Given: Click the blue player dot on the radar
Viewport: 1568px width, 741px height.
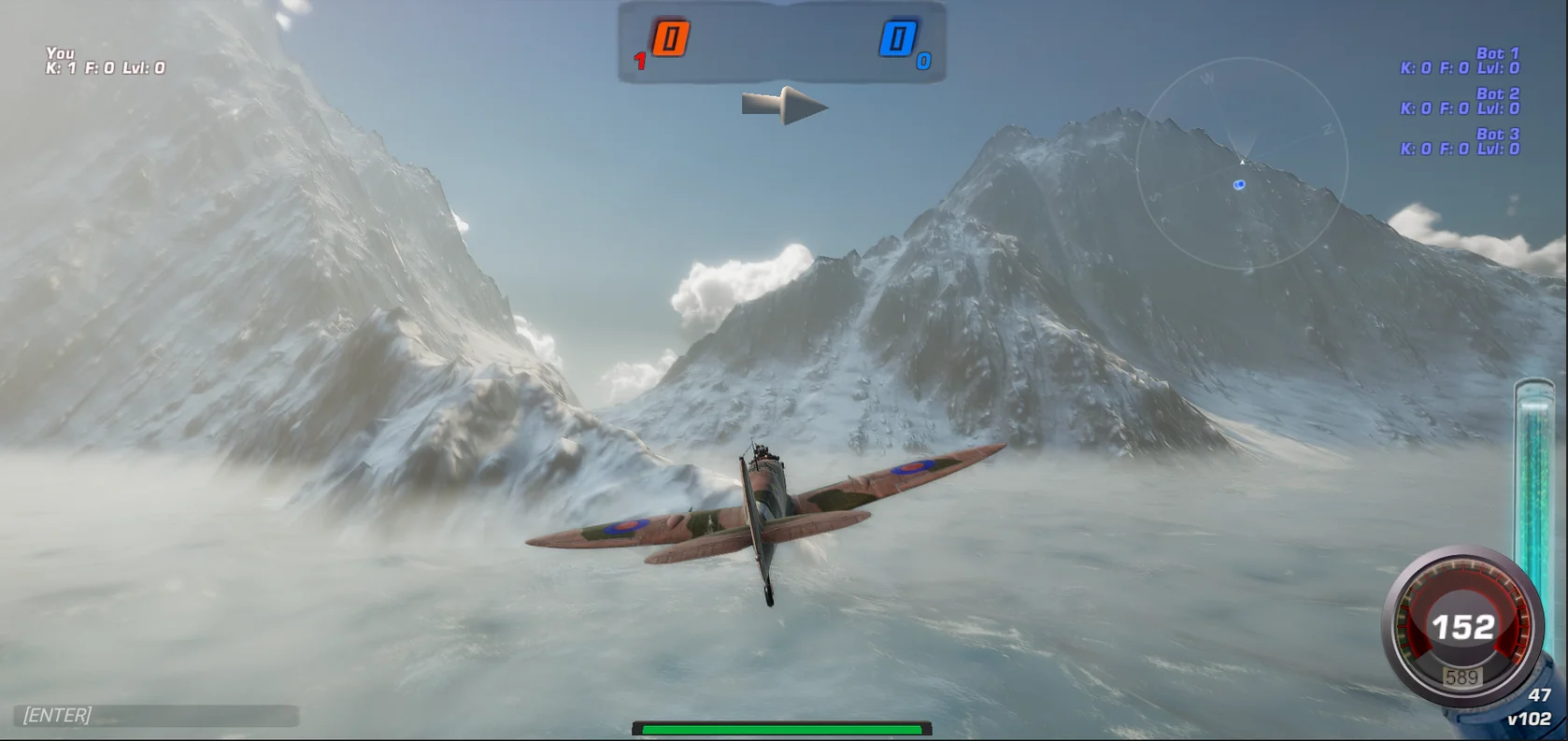Looking at the screenshot, I should tap(1239, 184).
